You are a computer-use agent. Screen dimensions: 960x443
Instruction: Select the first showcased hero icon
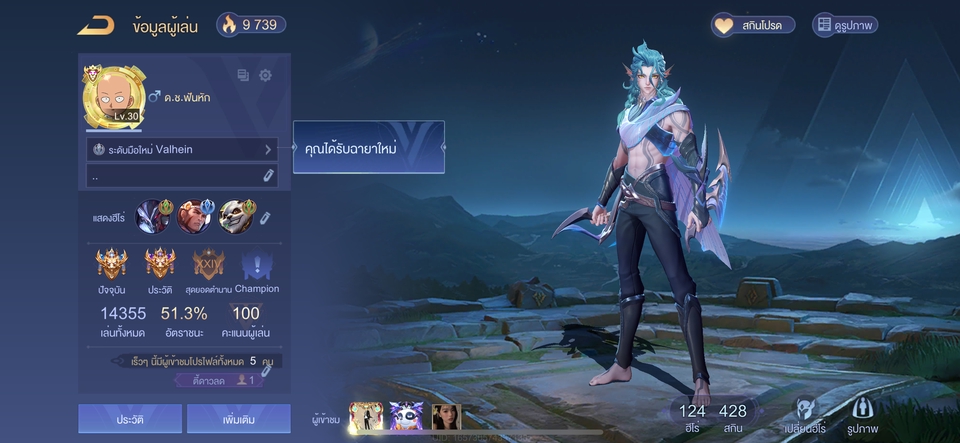[154, 215]
